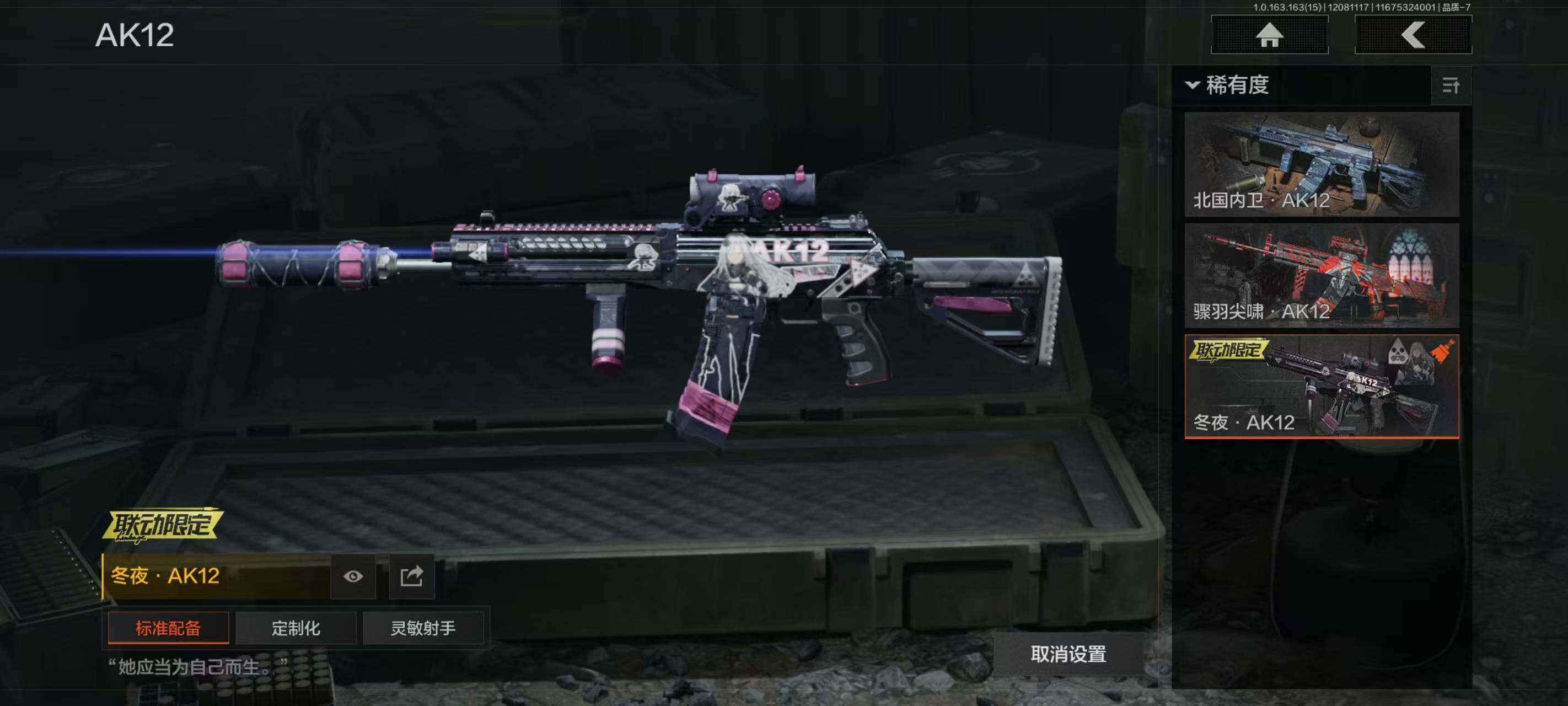
Task: Select the 北国内卫 AK12 skin
Action: [1322, 164]
